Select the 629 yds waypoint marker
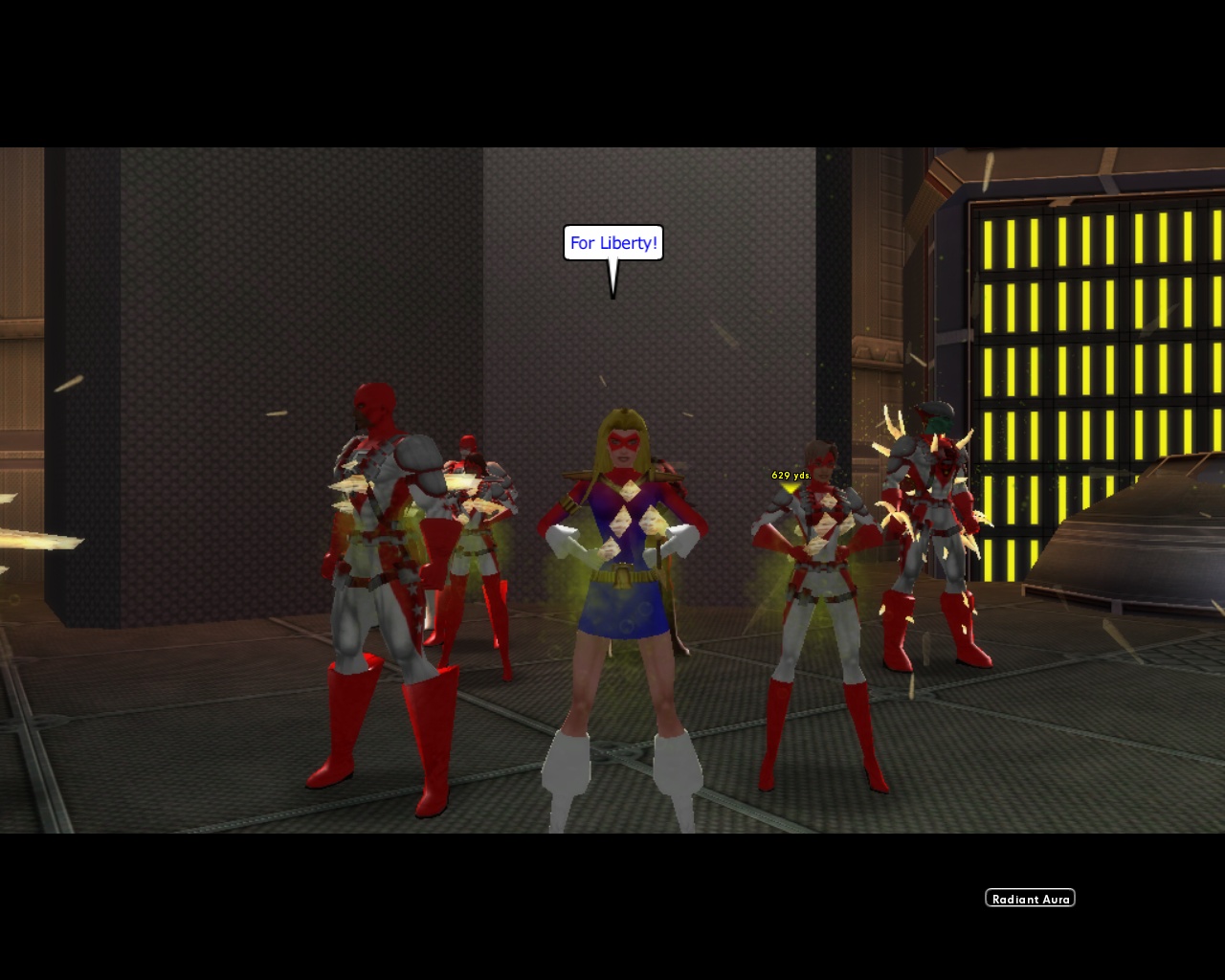Viewport: 1225px width, 980px height. coord(791,473)
